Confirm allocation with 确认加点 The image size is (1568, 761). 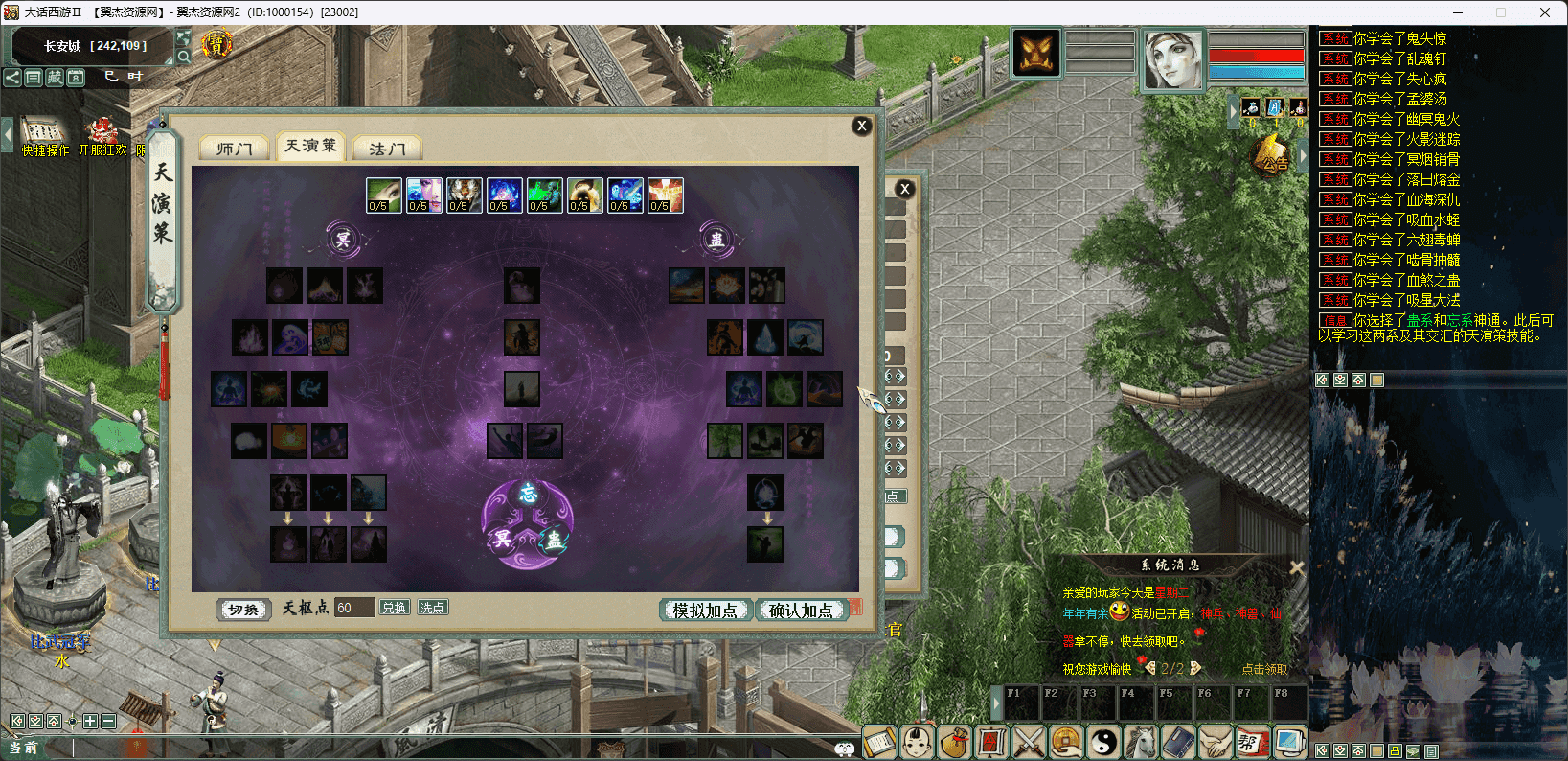[x=801, y=611]
